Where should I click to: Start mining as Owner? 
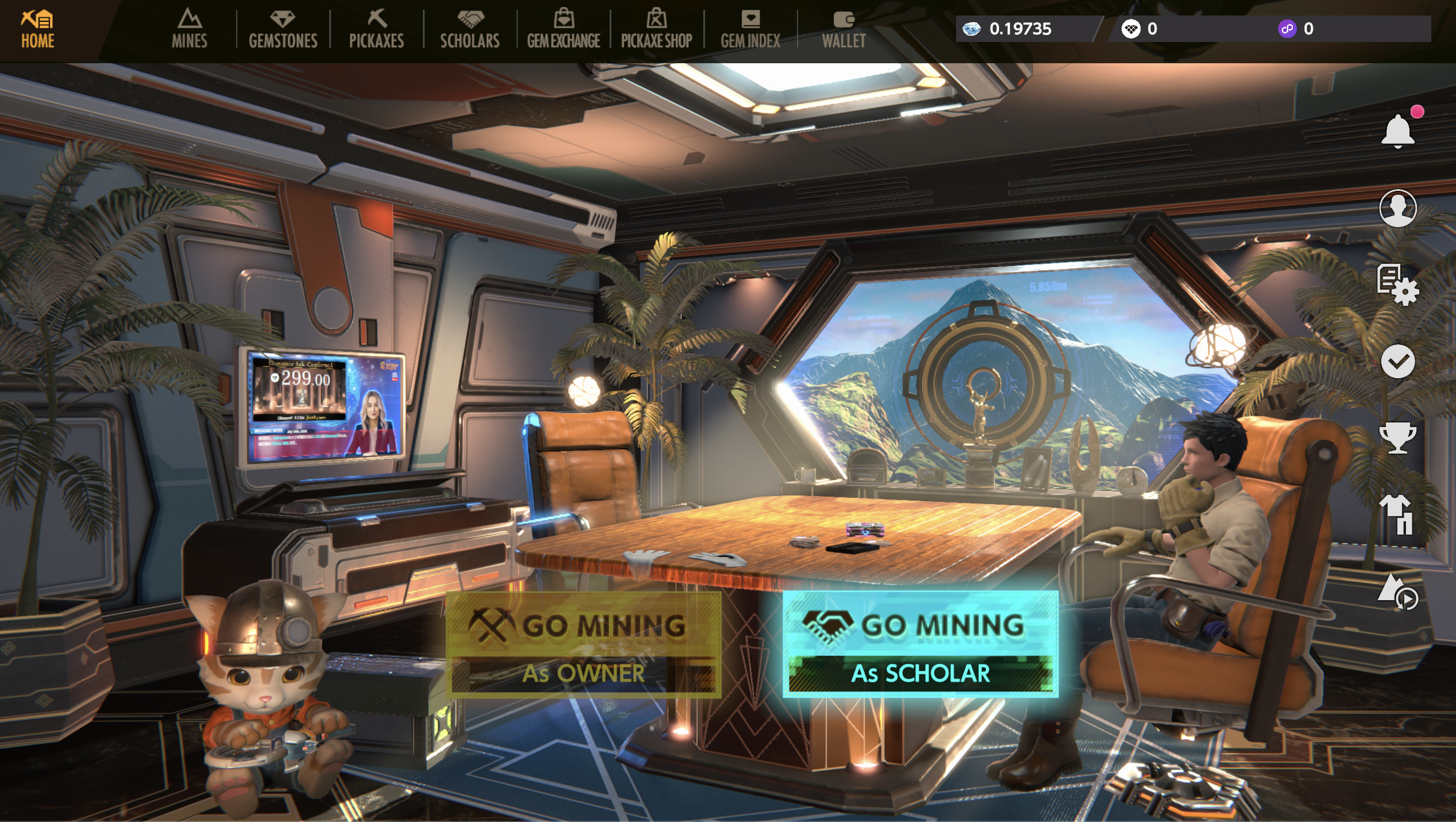click(582, 644)
